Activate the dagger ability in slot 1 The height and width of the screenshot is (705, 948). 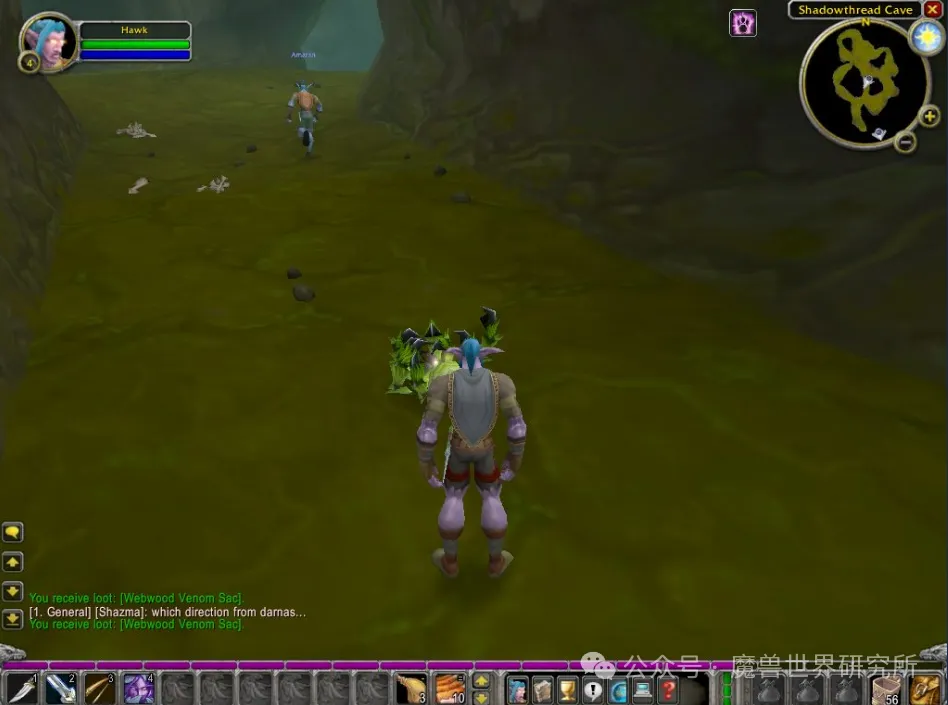click(20, 689)
